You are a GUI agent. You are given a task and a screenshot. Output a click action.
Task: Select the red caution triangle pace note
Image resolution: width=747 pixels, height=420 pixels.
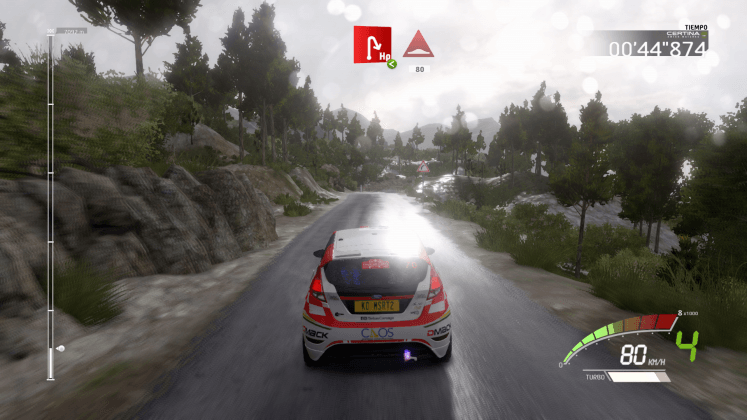(417, 44)
